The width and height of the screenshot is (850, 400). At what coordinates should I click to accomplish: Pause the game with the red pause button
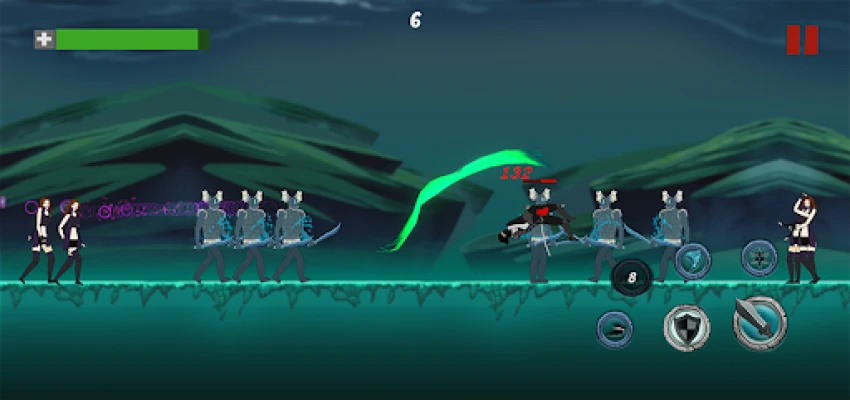tap(802, 40)
